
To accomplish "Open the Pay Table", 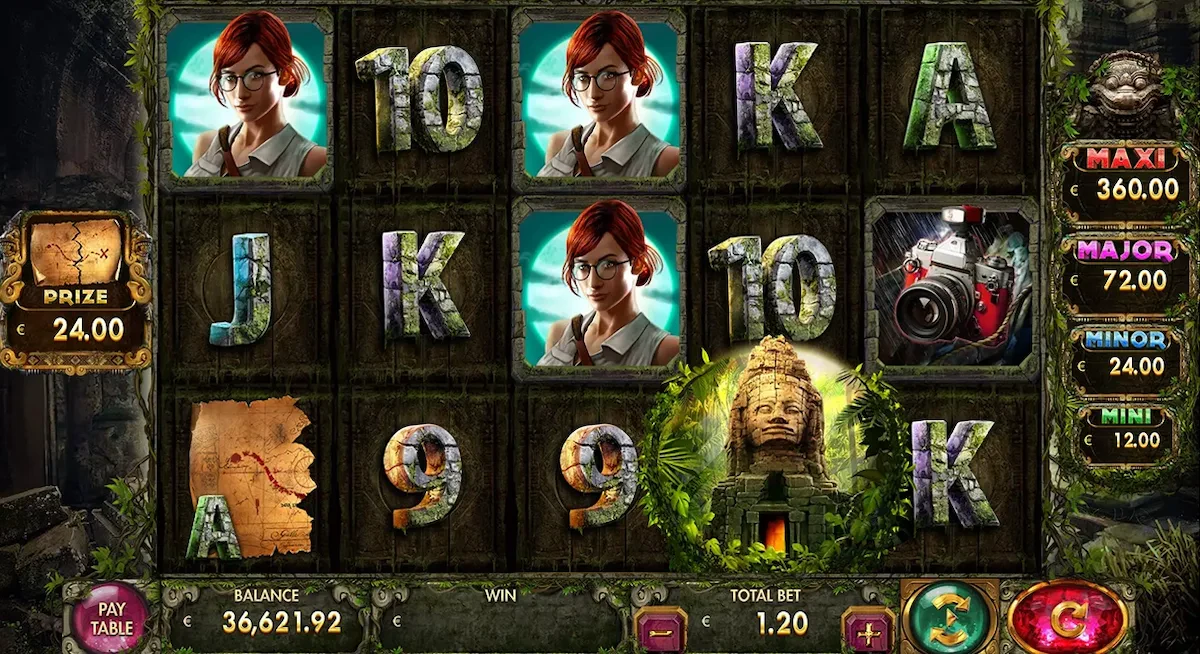I will click(111, 617).
